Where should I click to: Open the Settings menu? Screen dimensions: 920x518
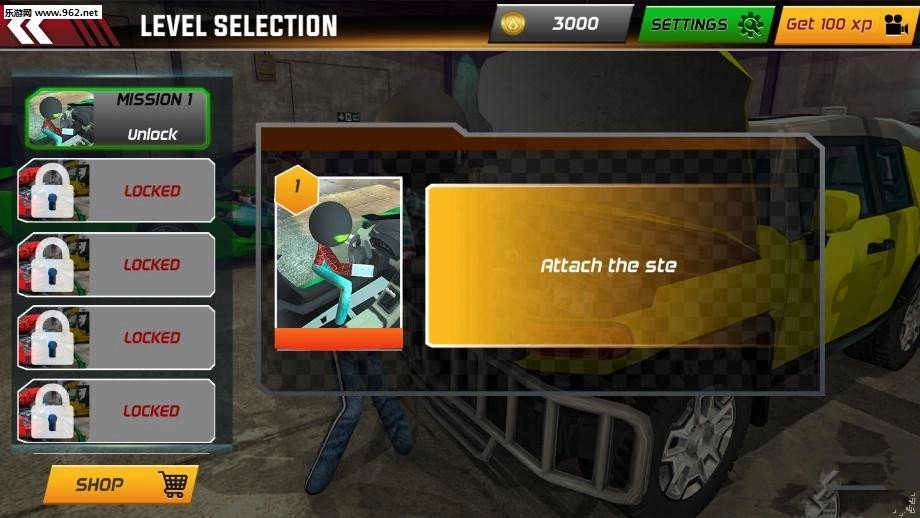pyautogui.click(x=705, y=24)
